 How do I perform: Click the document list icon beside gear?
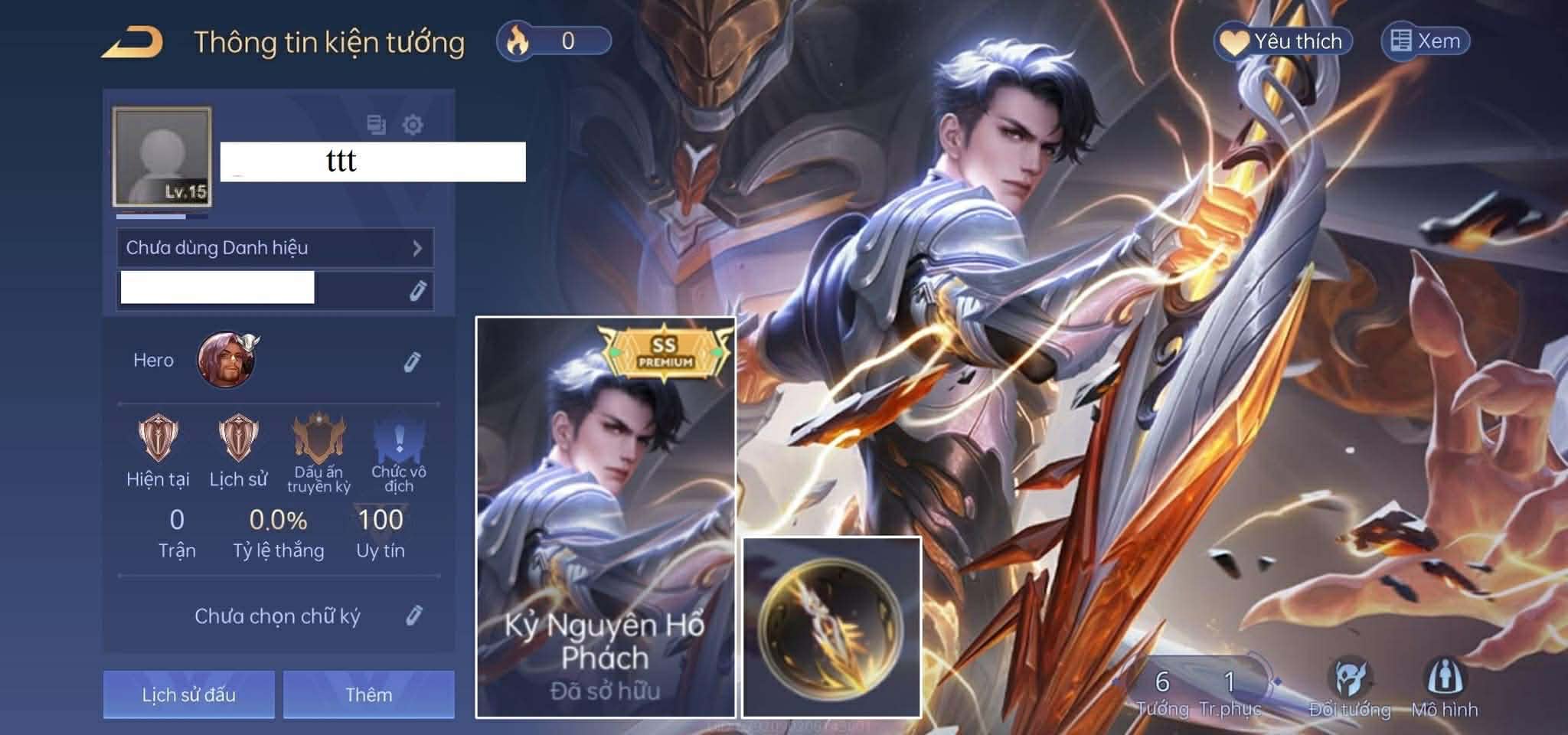click(x=376, y=124)
